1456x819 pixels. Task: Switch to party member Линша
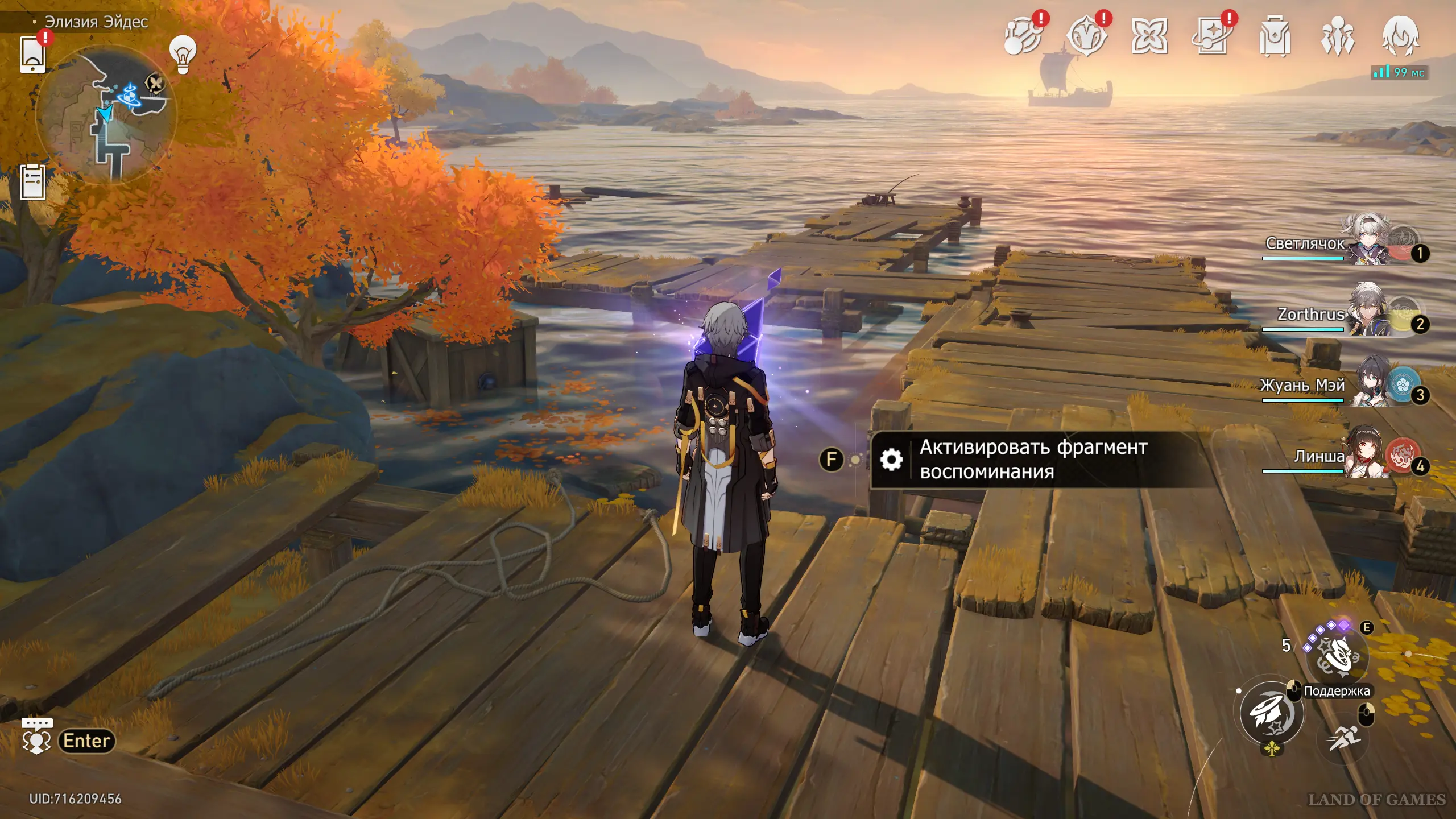(x=1365, y=454)
